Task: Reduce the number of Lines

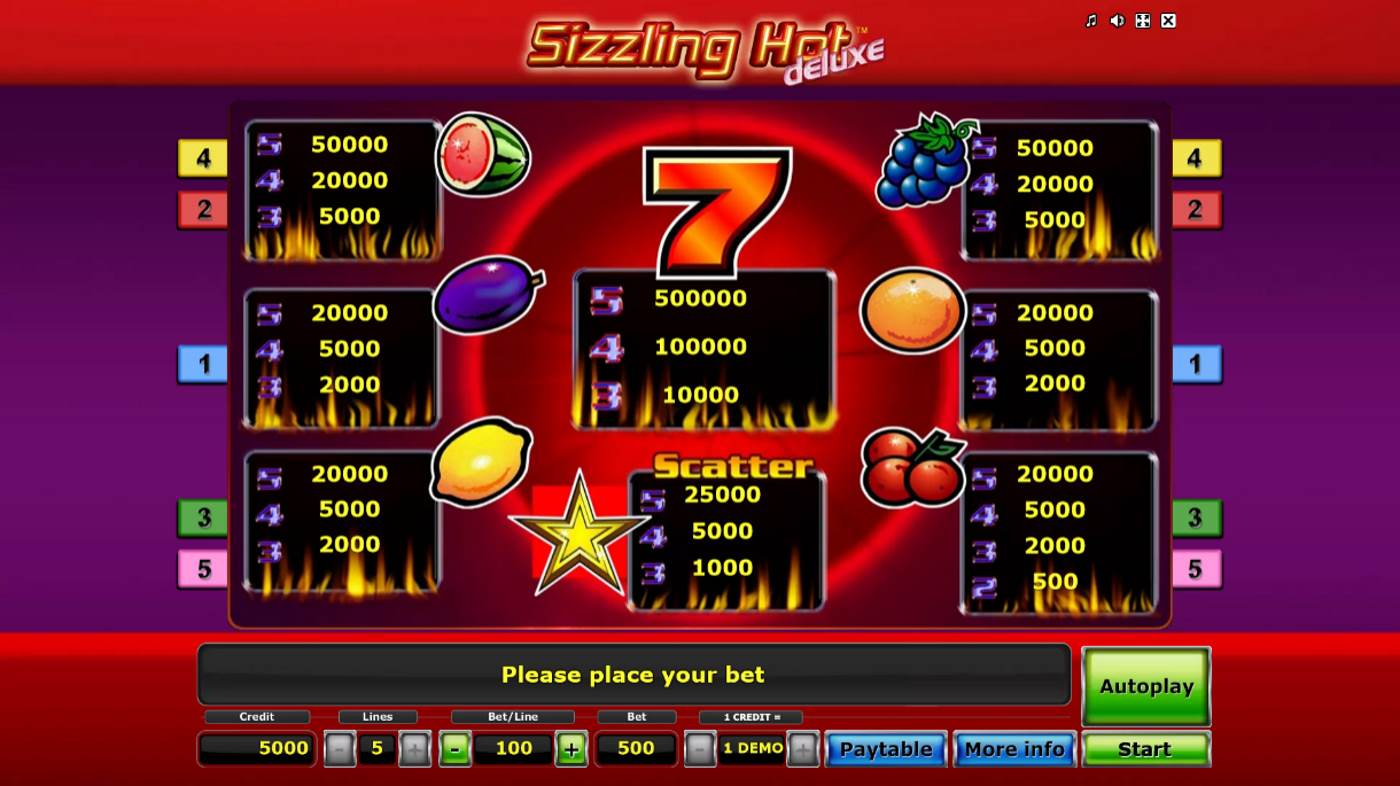Action: (x=340, y=749)
